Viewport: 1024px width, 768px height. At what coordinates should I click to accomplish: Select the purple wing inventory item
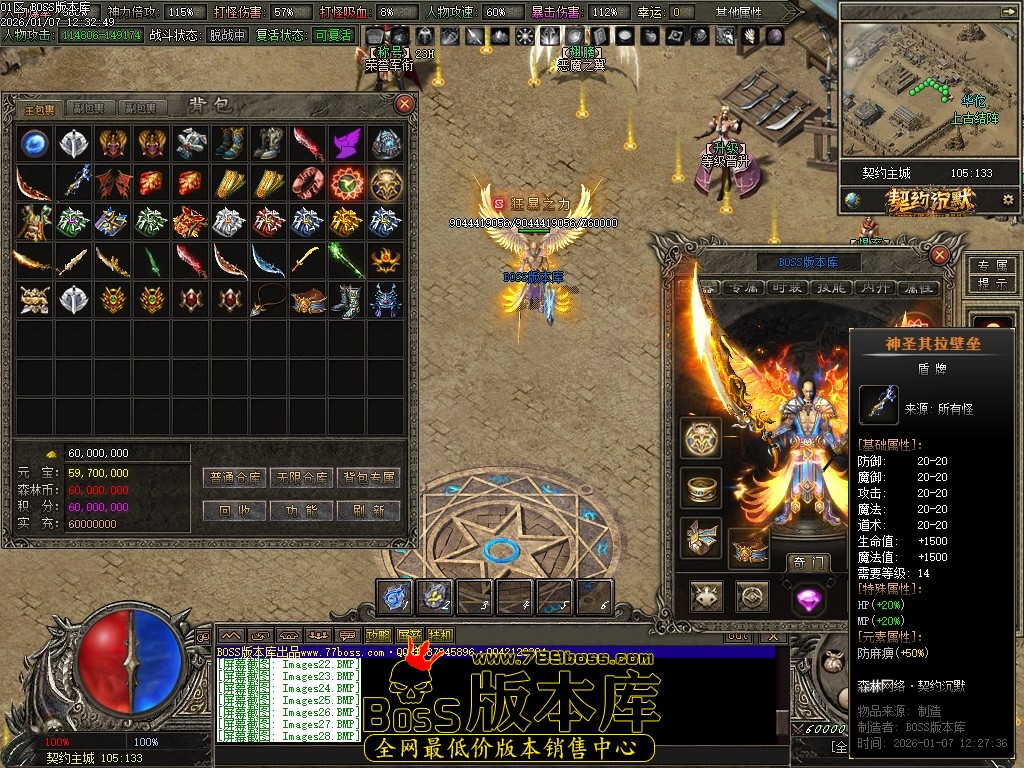click(347, 144)
